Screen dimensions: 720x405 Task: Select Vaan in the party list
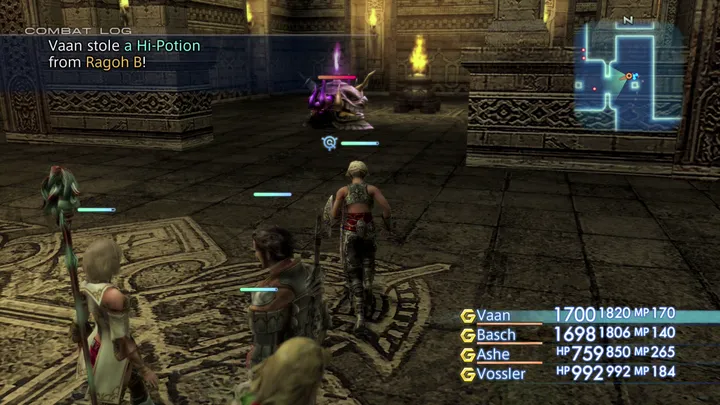click(493, 316)
